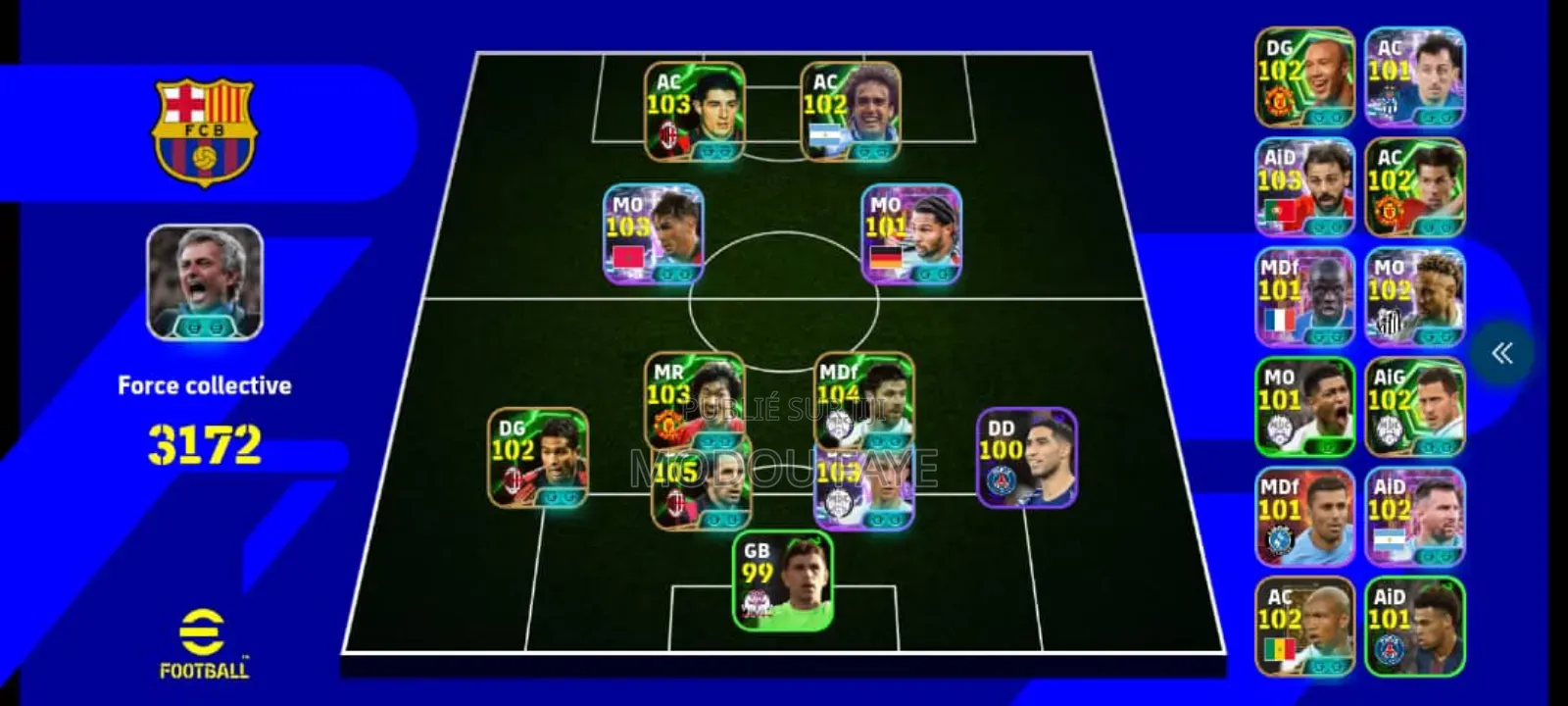Select the DG 102 left back card
This screenshot has width=1568, height=706.
point(538,456)
